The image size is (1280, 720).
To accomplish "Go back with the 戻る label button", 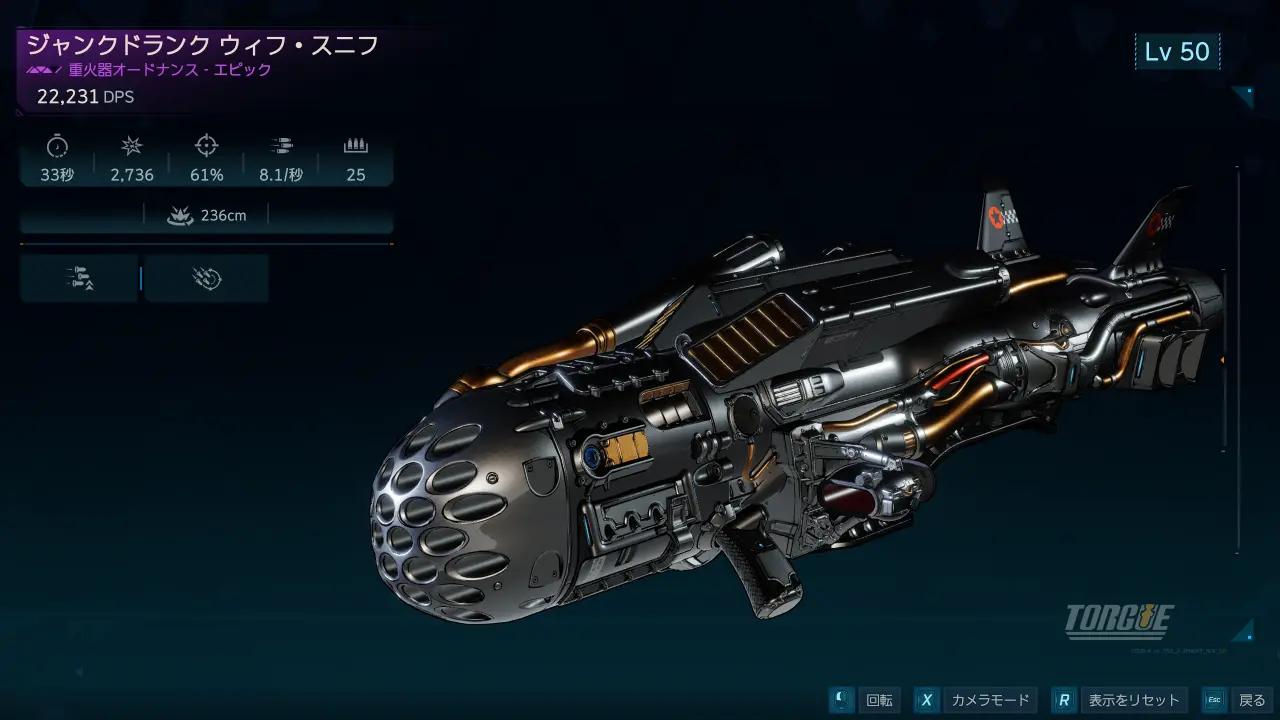I will 1252,700.
